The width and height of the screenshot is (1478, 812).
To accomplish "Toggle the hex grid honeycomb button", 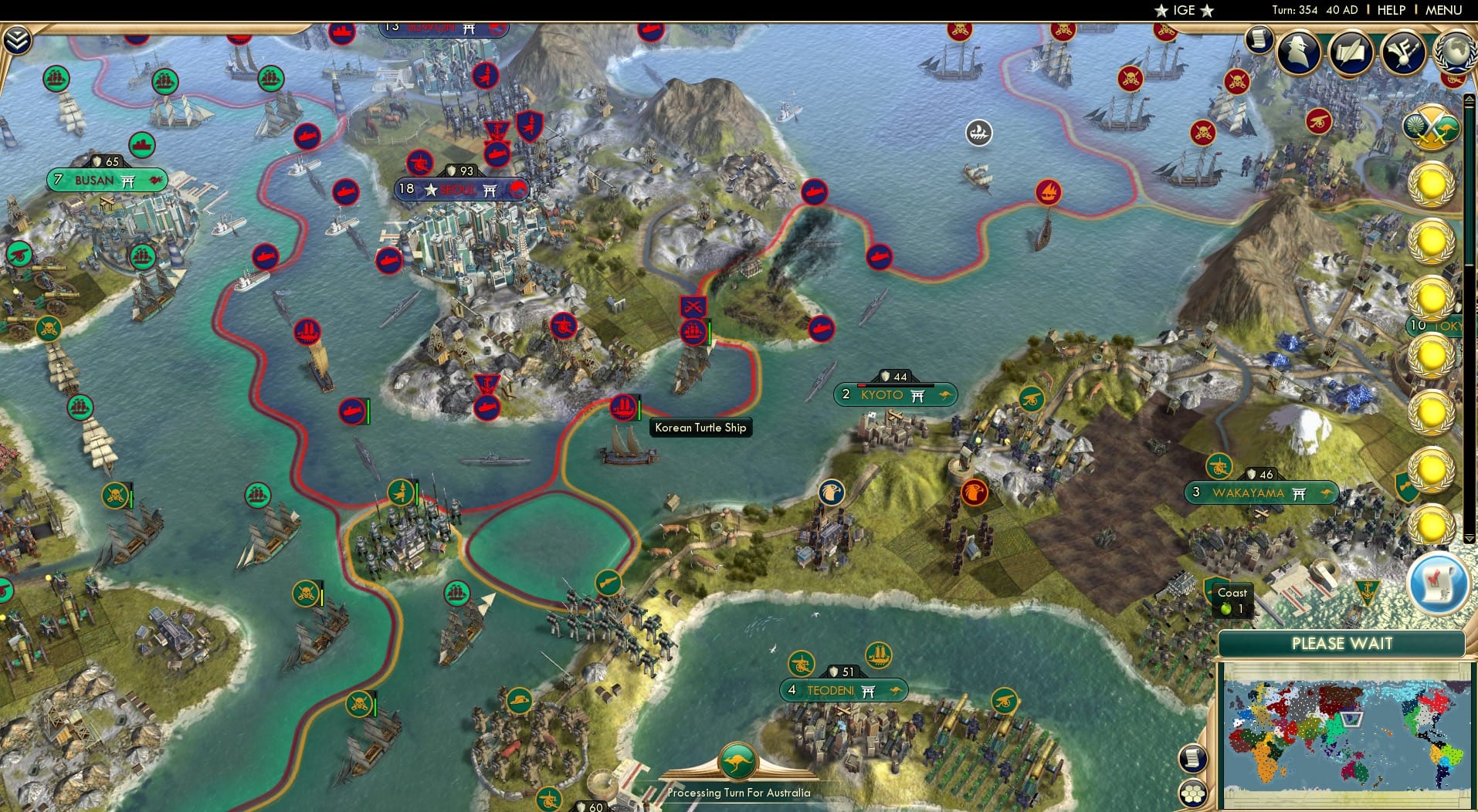I will coord(1193,793).
